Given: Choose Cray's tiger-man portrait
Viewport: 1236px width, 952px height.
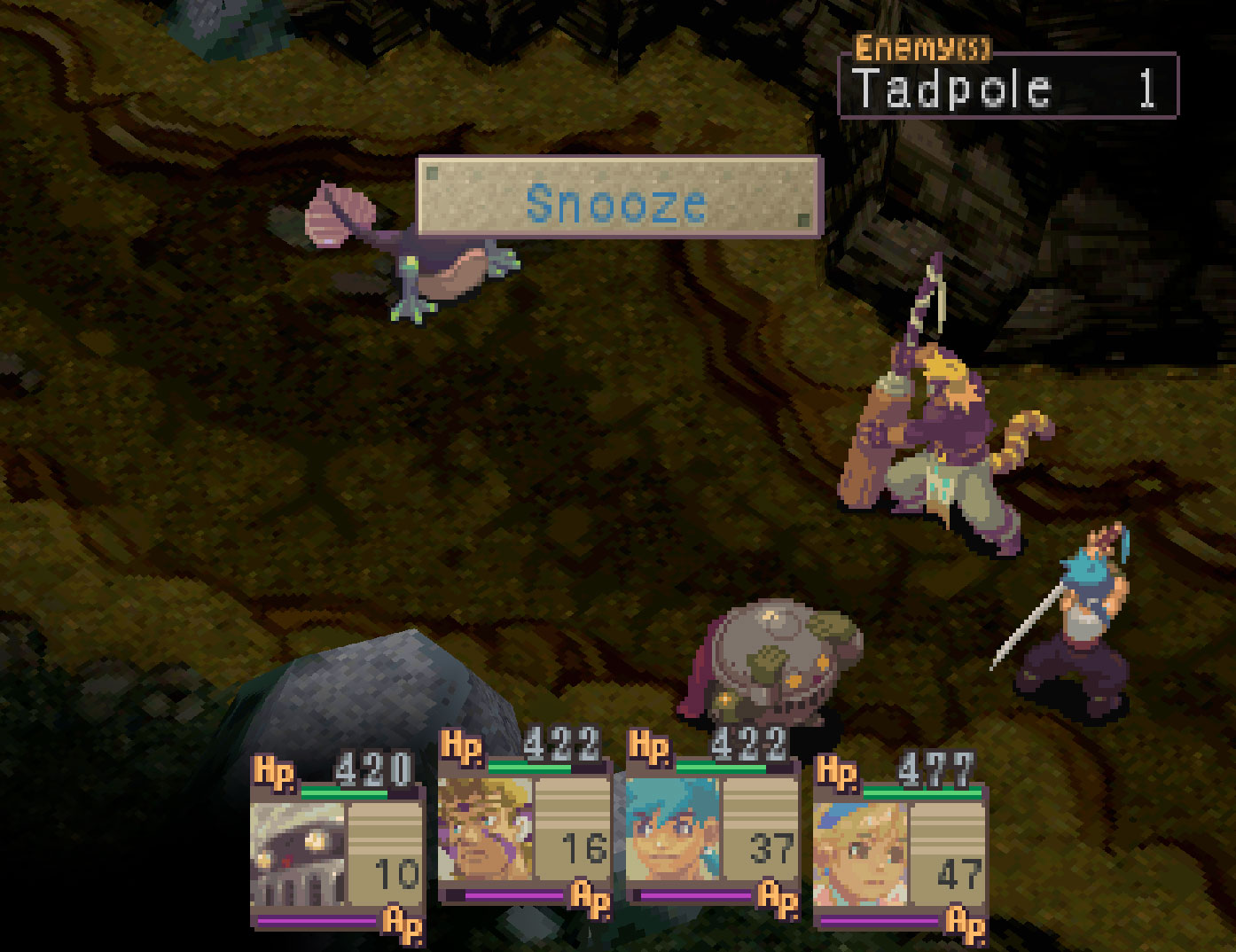Looking at the screenshot, I should pos(485,830).
